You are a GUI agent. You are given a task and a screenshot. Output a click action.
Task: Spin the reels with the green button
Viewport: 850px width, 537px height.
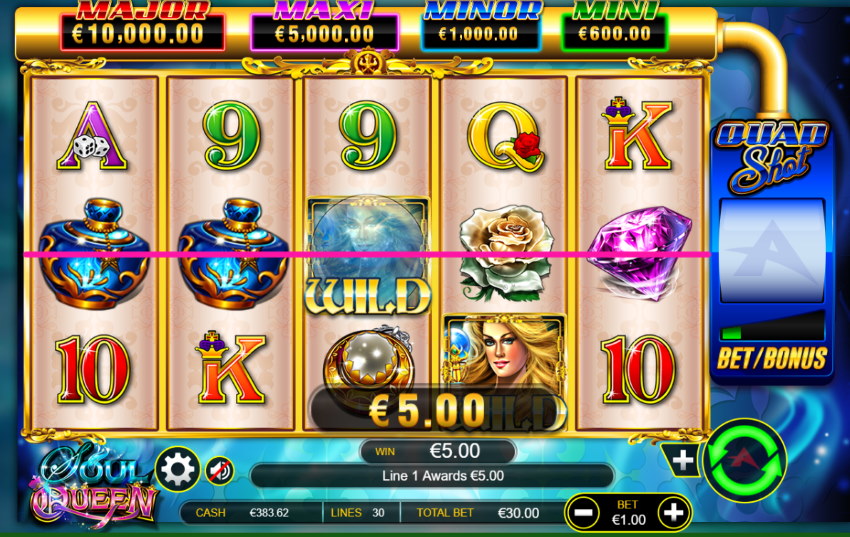point(744,460)
